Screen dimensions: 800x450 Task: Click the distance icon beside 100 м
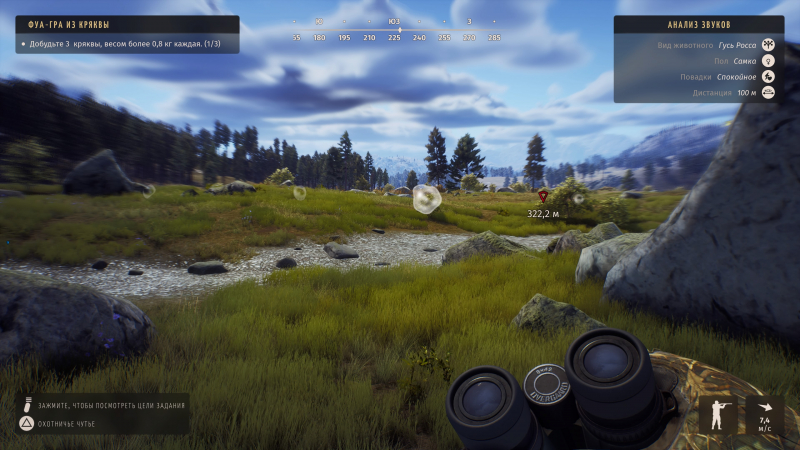[x=769, y=93]
